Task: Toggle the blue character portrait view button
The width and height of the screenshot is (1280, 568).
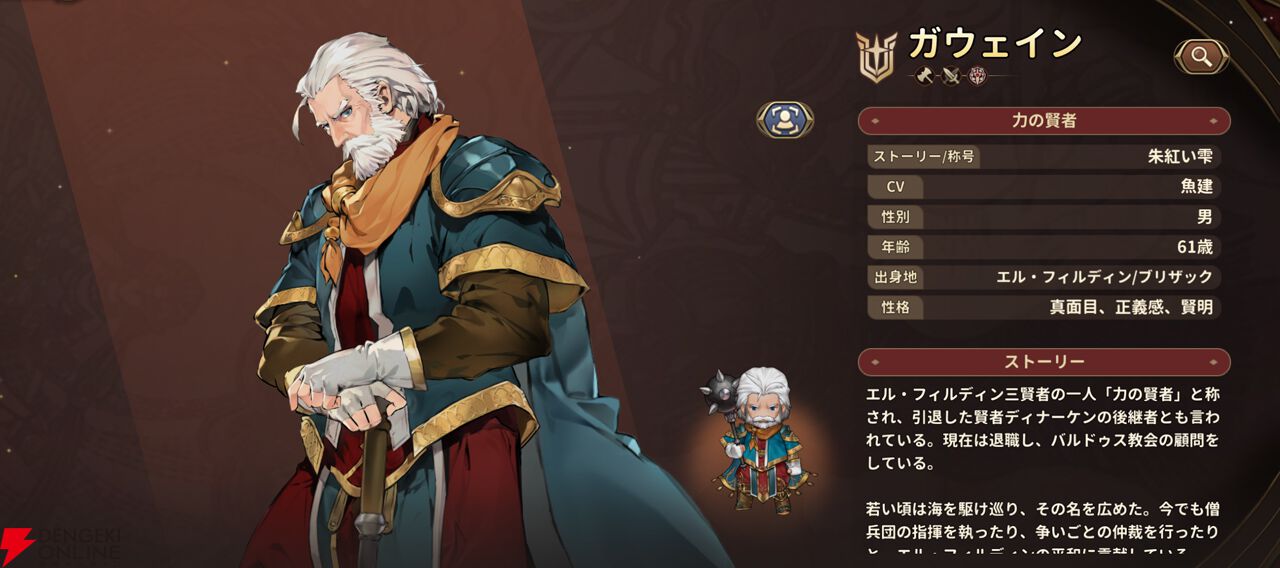Action: click(785, 120)
